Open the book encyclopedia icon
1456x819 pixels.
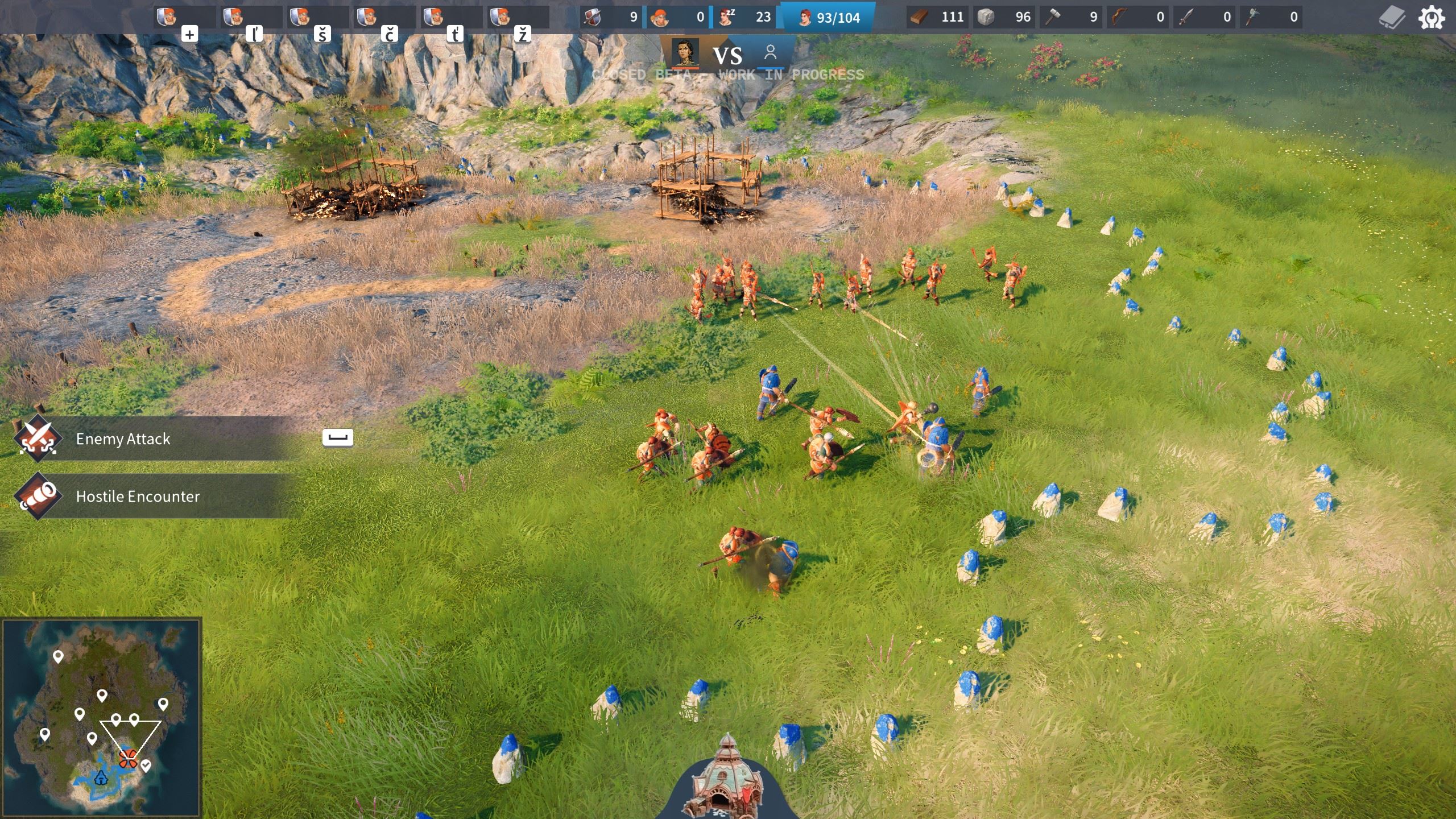tap(1392, 18)
